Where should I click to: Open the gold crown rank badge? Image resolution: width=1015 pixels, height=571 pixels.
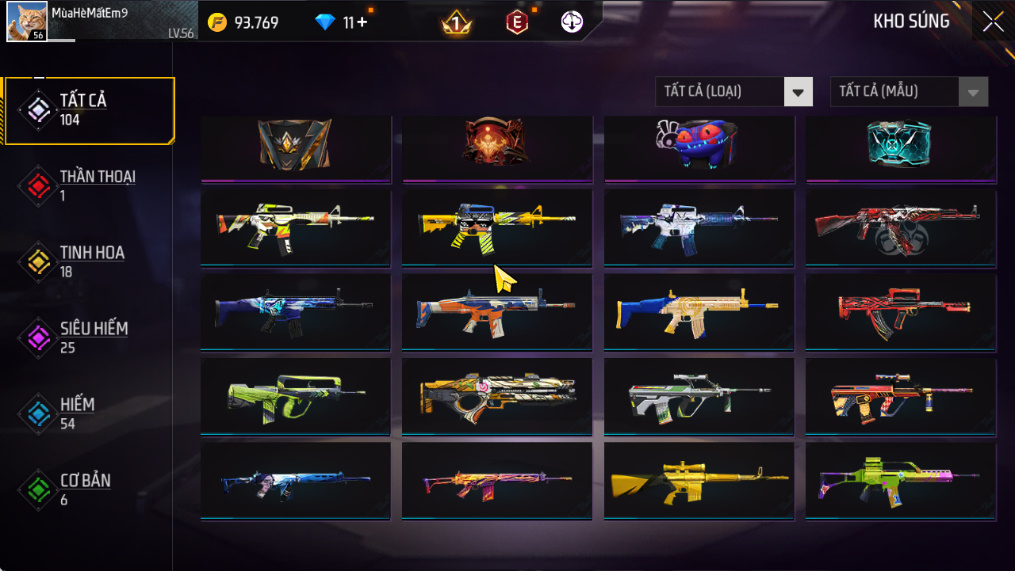tap(457, 22)
